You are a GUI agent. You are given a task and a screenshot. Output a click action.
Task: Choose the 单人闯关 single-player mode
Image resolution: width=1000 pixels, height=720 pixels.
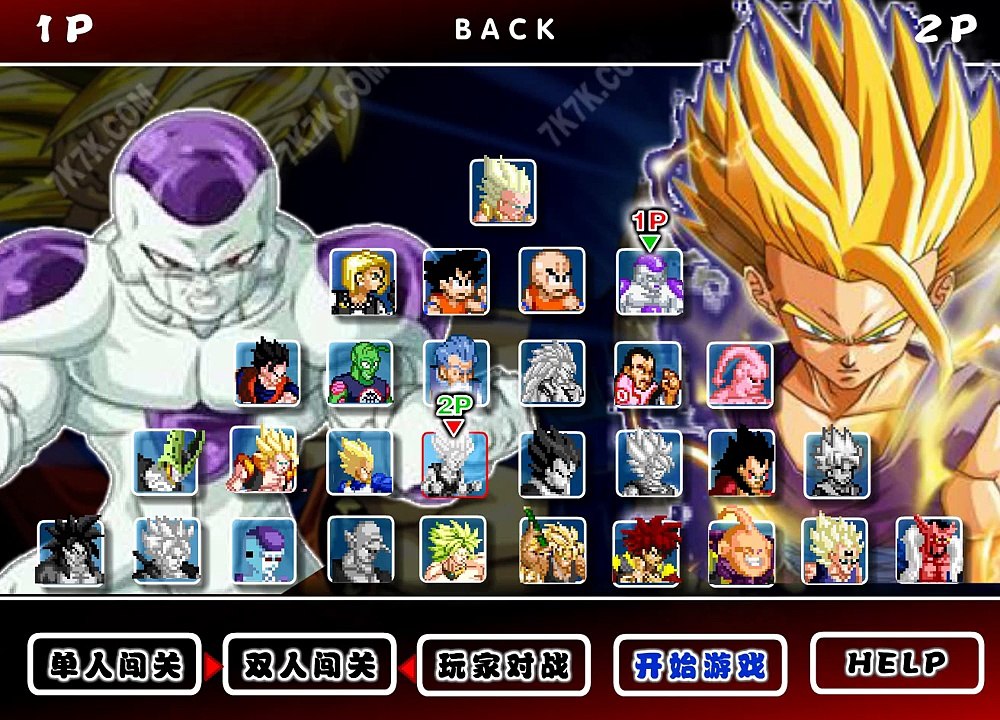pyautogui.click(x=114, y=664)
